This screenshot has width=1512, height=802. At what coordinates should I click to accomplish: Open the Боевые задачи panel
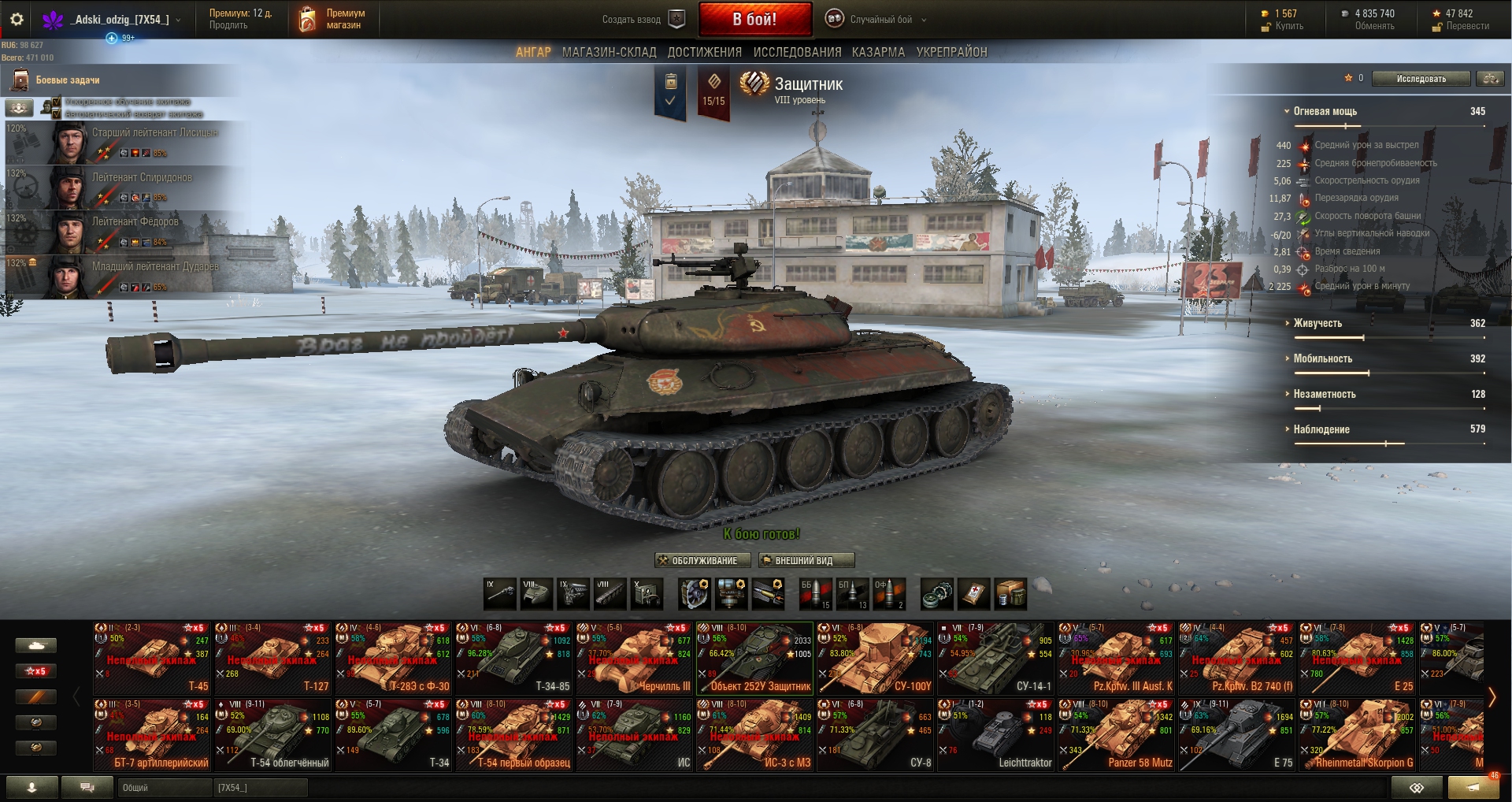point(67,80)
